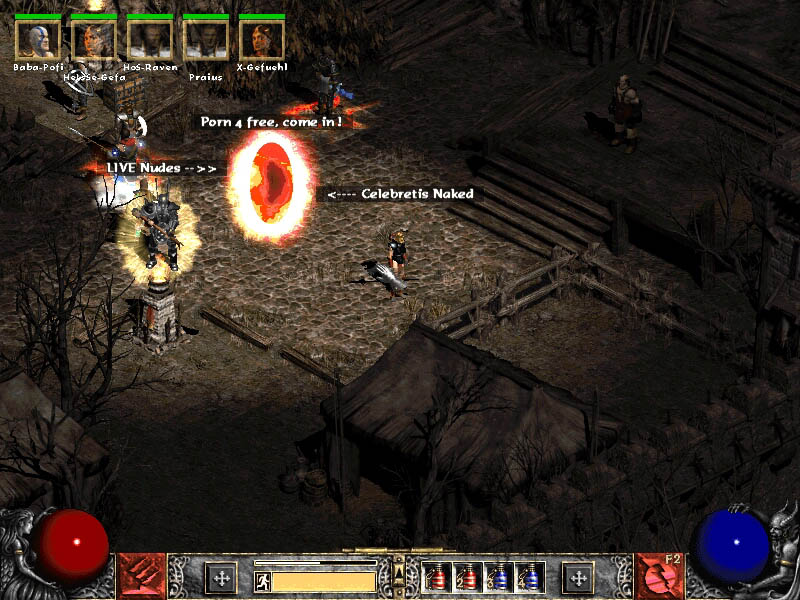Toggle the run/walk running man button
The width and height of the screenshot is (800, 600).
coord(263,581)
